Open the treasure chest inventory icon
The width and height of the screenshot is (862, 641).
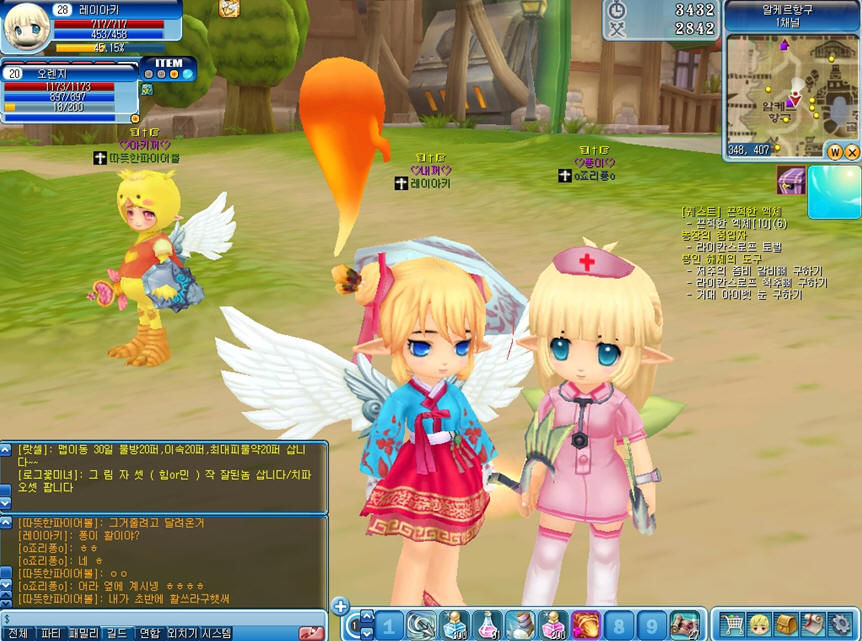coord(786,625)
